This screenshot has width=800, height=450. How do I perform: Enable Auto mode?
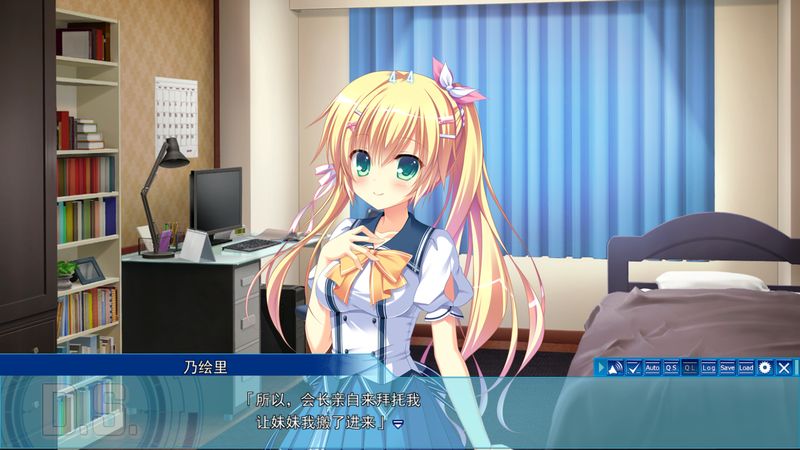pyautogui.click(x=652, y=367)
